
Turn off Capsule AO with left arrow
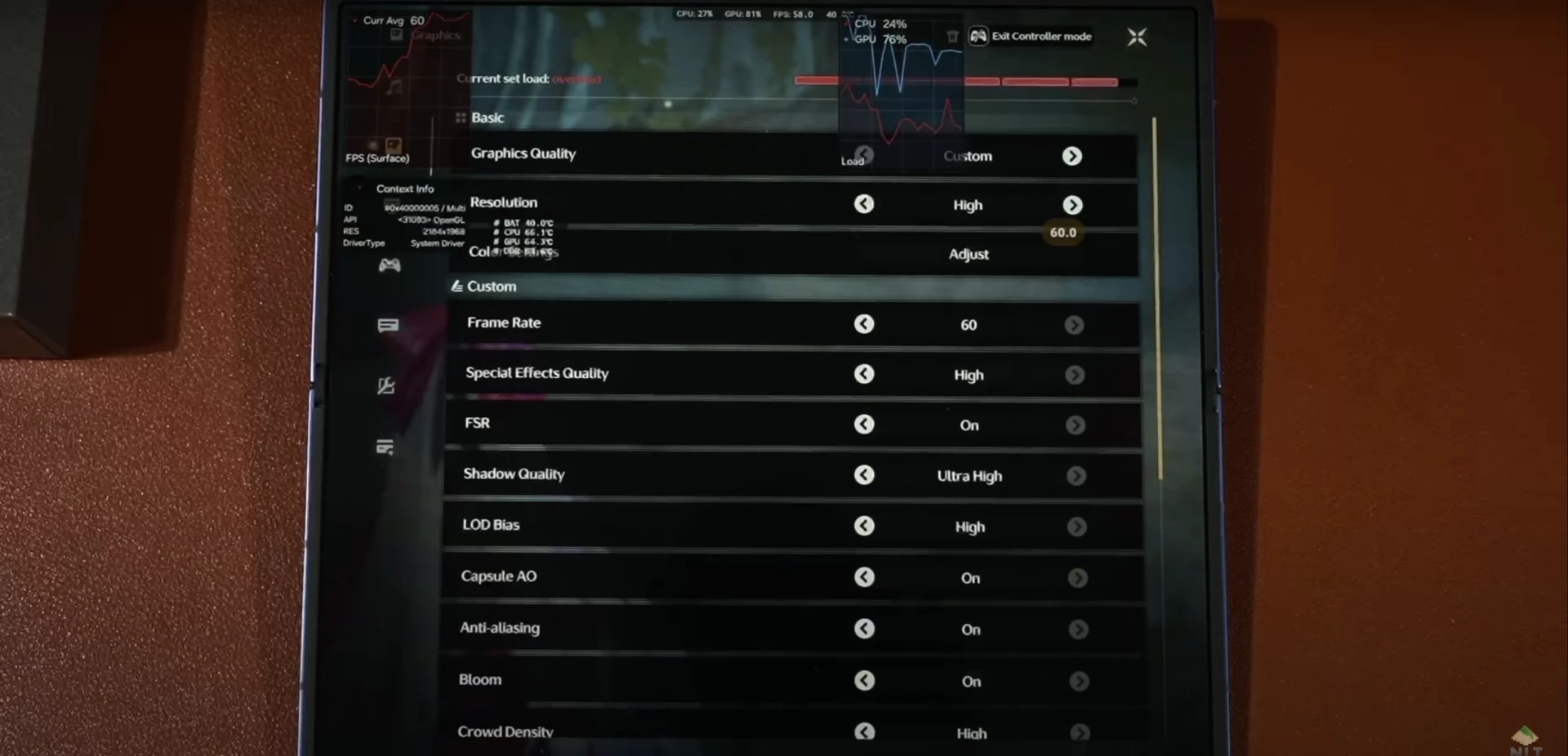864,577
